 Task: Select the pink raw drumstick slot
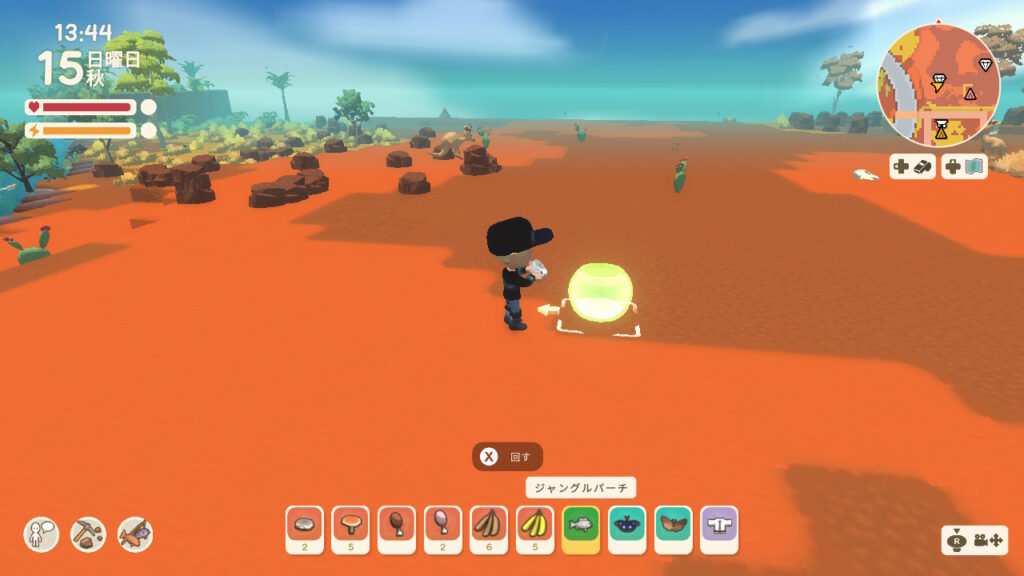click(442, 529)
